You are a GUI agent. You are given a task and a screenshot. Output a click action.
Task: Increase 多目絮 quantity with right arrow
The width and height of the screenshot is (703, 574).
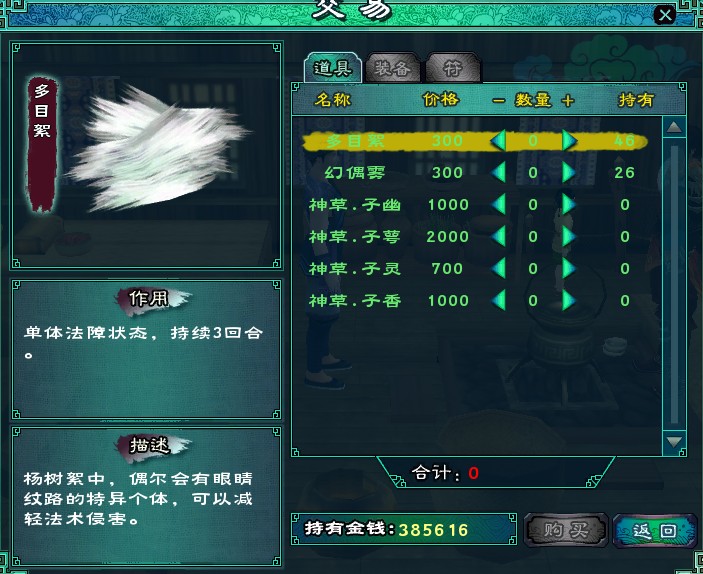(569, 141)
